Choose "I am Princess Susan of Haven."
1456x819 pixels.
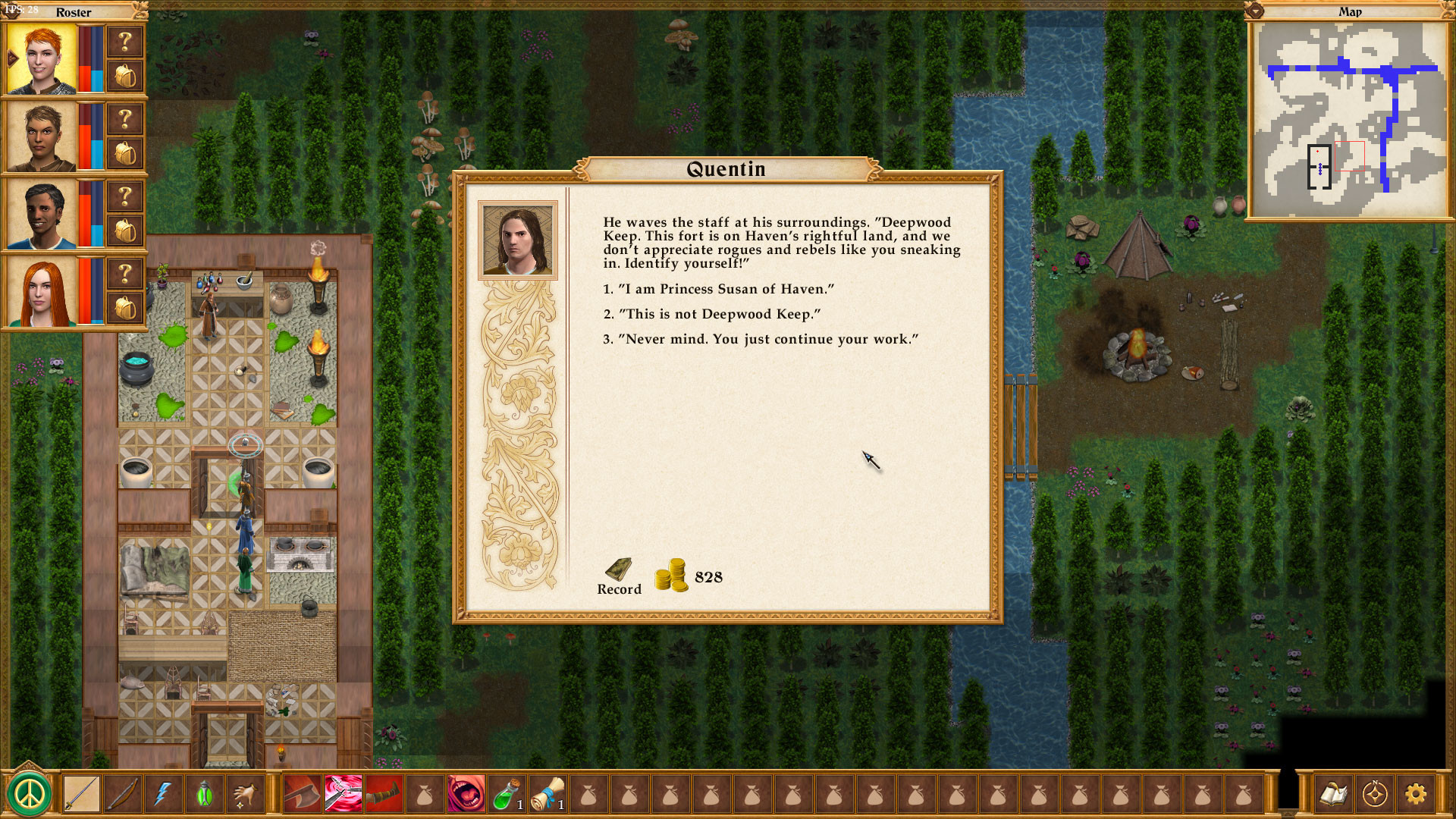tap(717, 289)
